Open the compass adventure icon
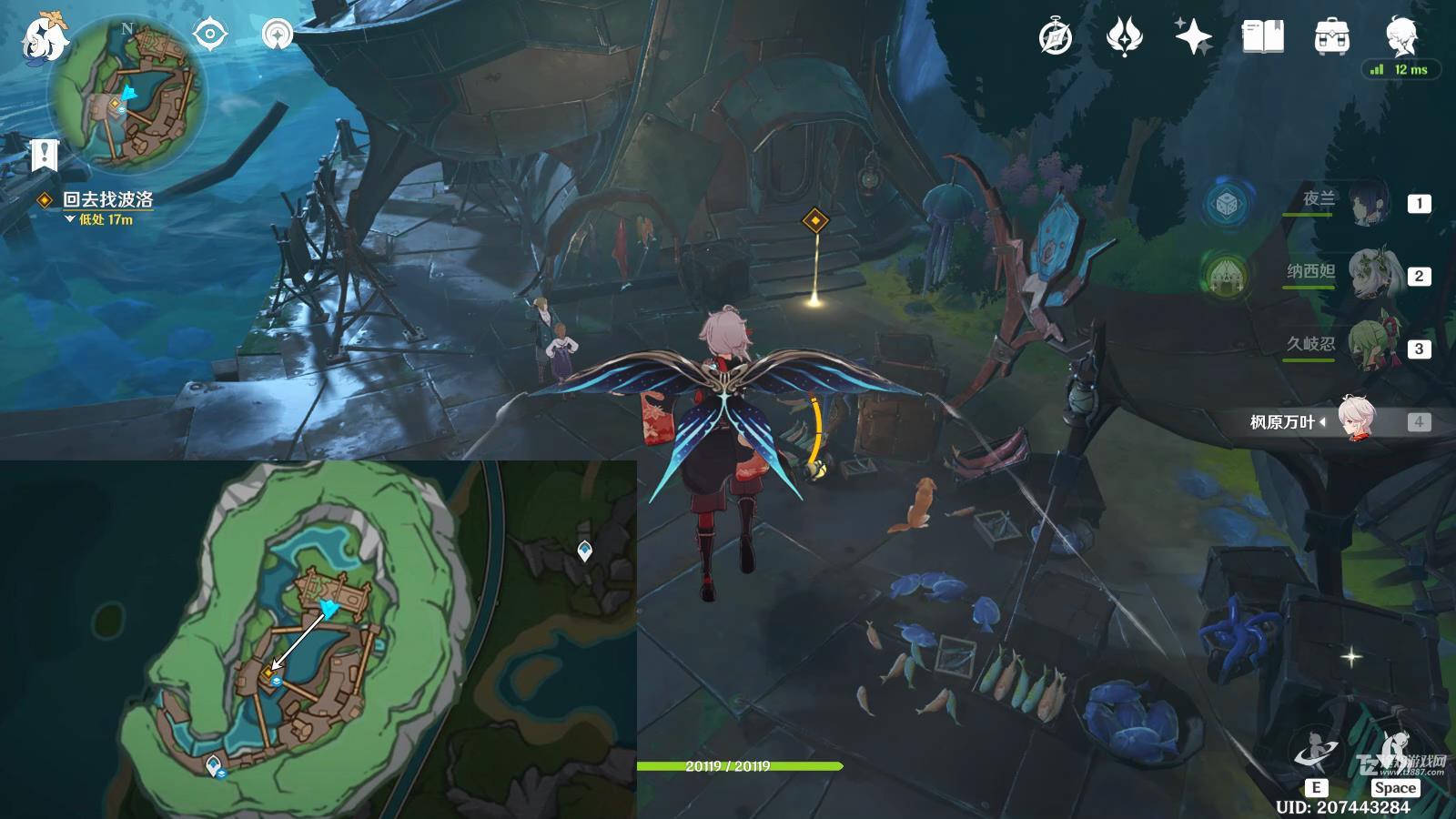The image size is (1456, 819). pos(1056,37)
